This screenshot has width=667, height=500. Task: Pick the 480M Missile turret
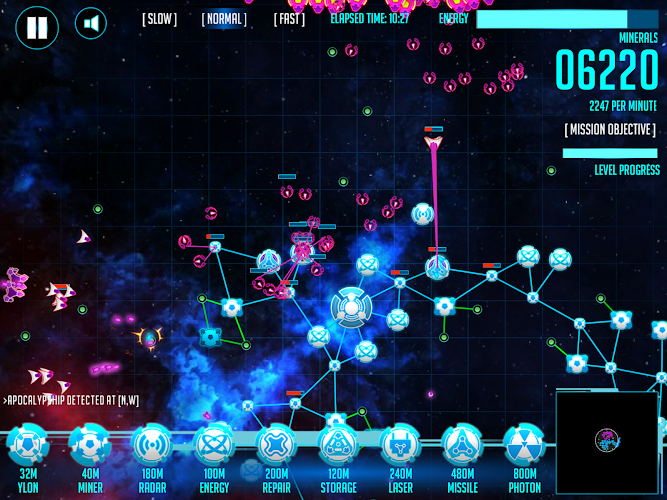(x=461, y=445)
